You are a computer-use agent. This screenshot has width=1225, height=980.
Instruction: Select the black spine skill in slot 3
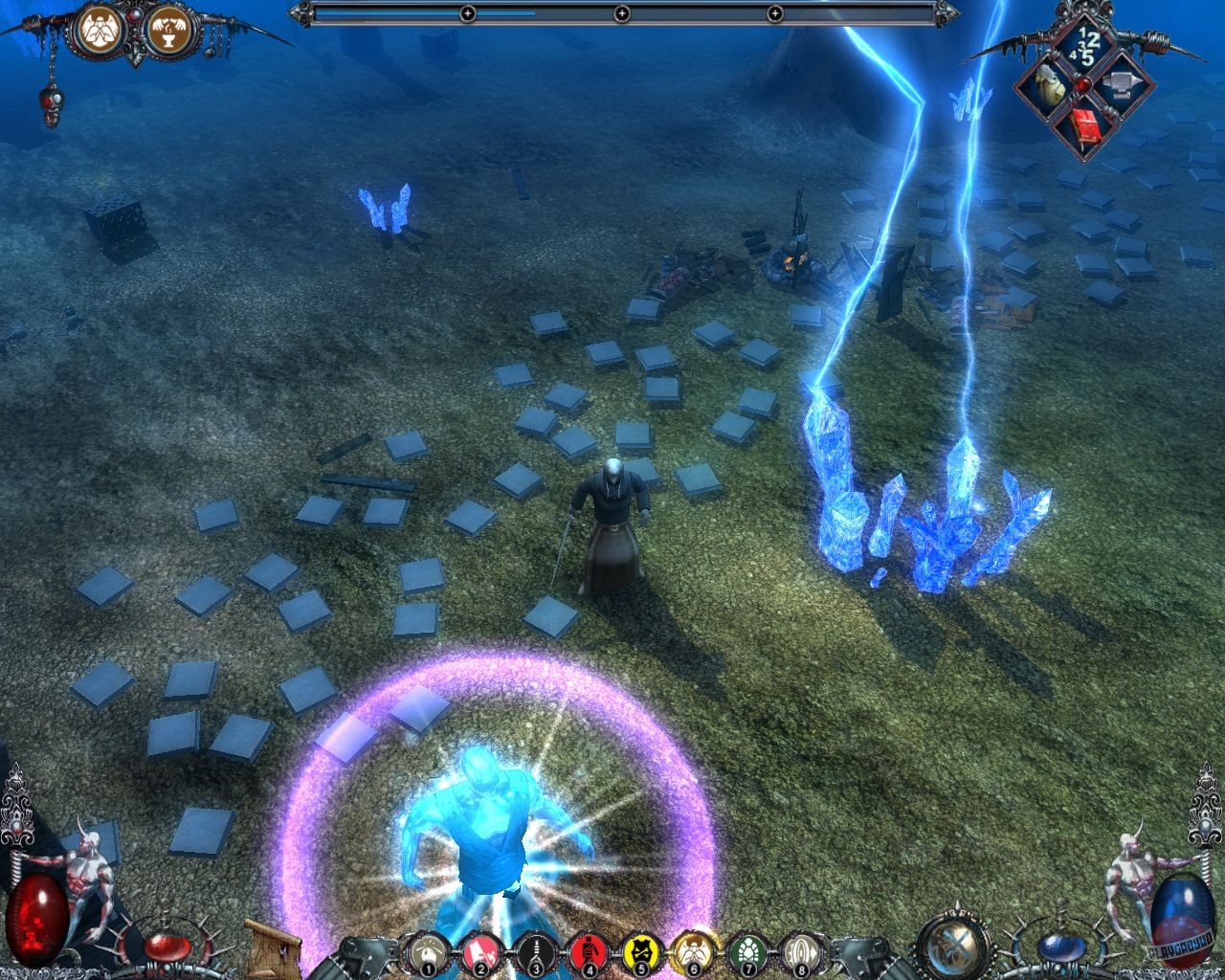coord(534,950)
